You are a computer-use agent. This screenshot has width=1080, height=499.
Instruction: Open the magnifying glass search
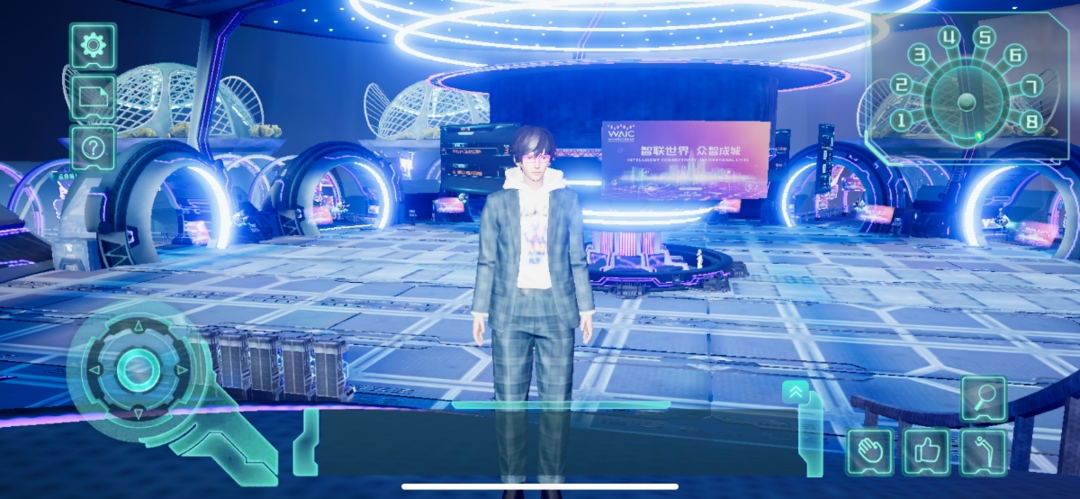point(984,399)
